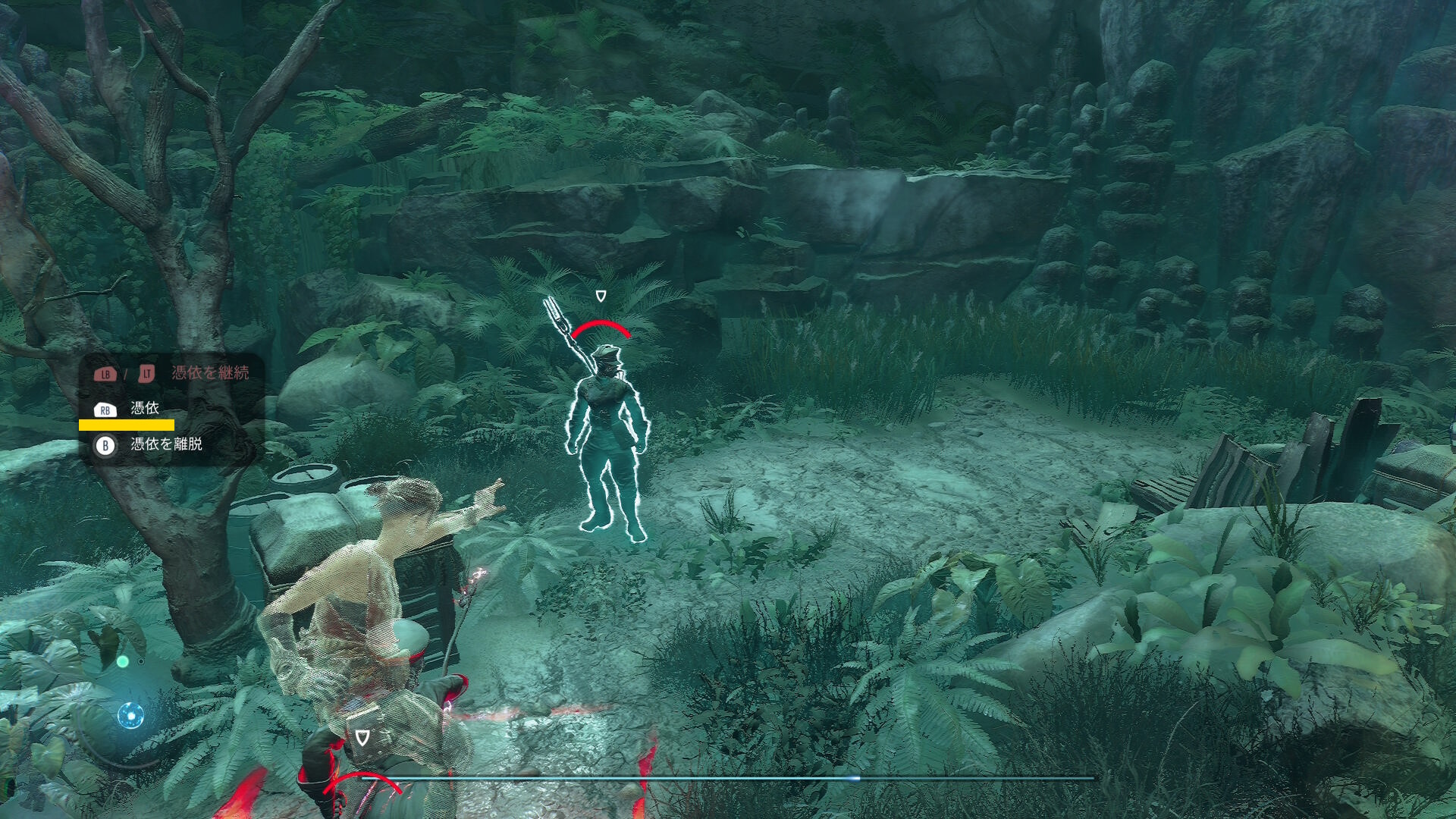Select the greyed 憑依を継続 option
Screen dimensions: 1456x819
[x=209, y=372]
